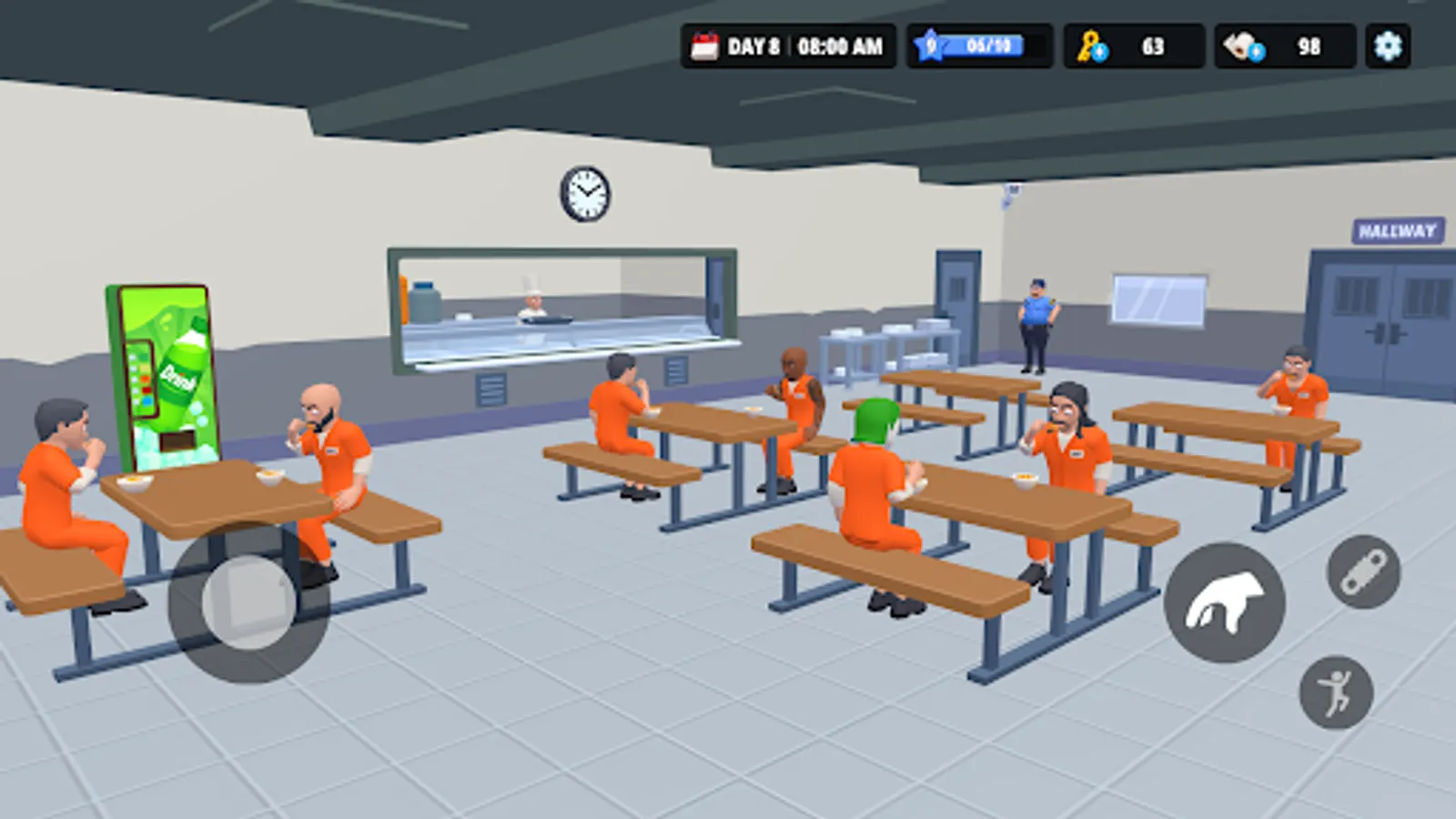
Task: Tap the plus badge on the golden key currency
Action: click(x=1099, y=52)
